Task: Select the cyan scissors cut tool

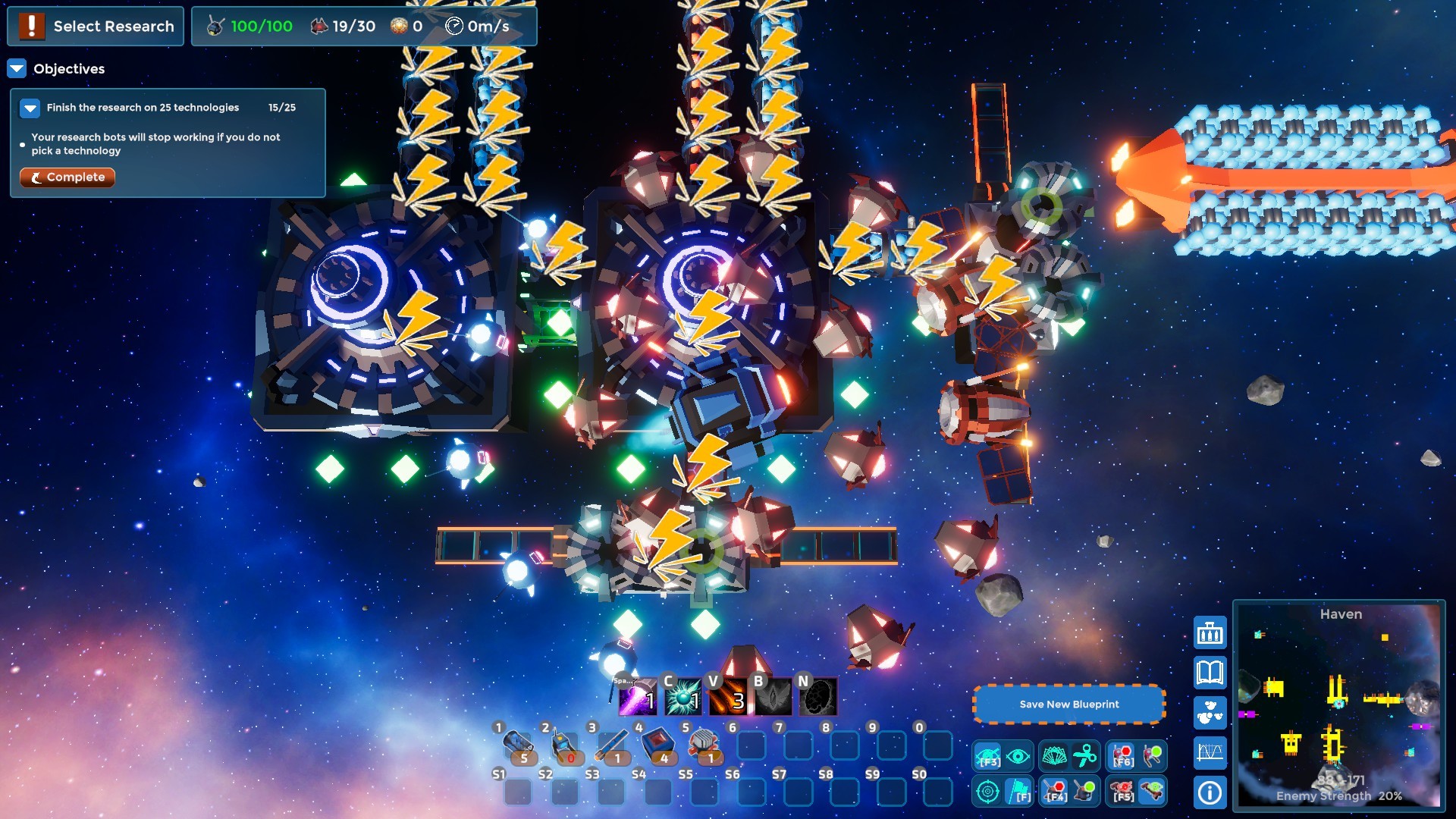Action: point(1085,756)
